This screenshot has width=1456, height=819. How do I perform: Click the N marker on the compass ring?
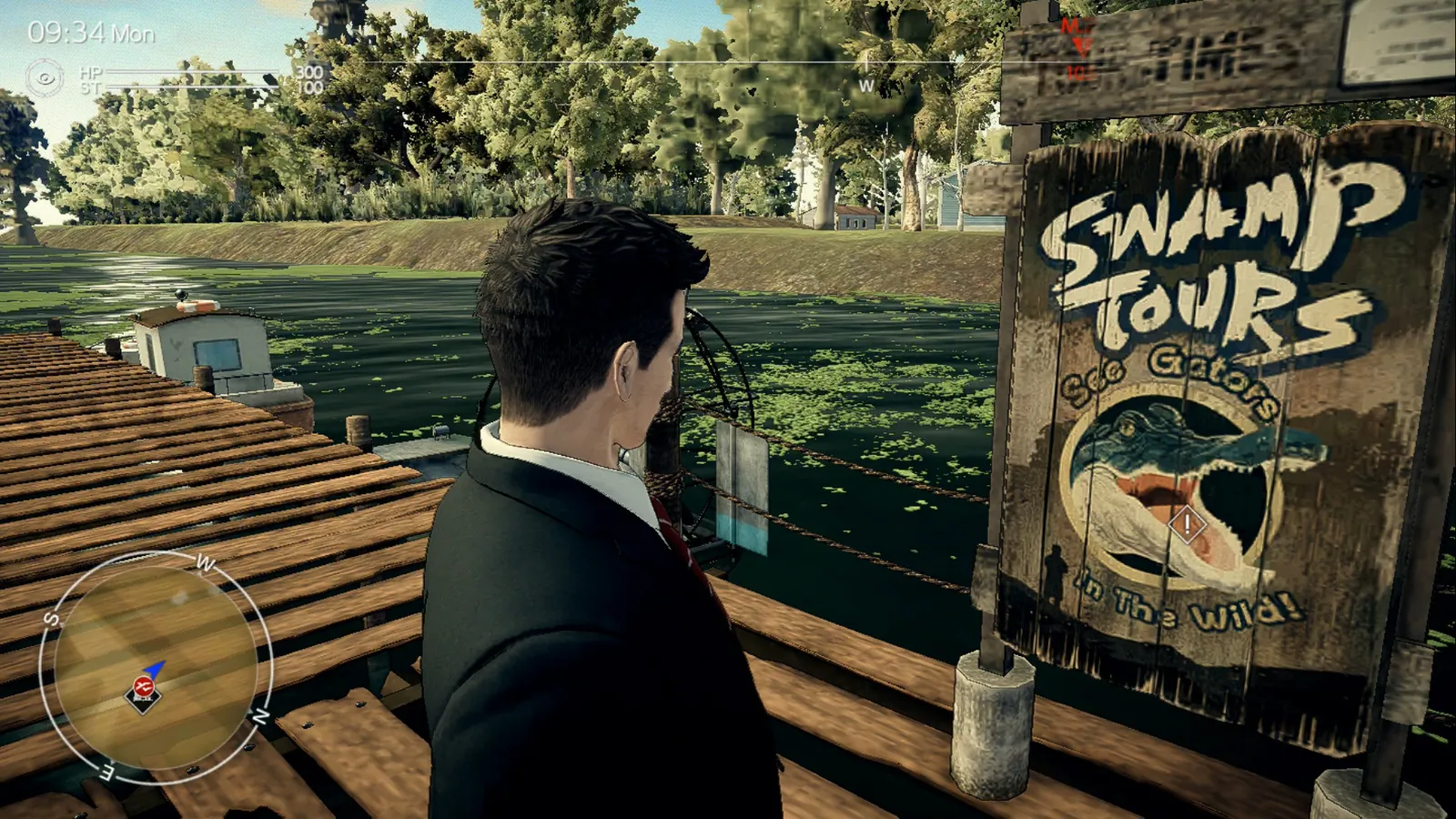[259, 713]
